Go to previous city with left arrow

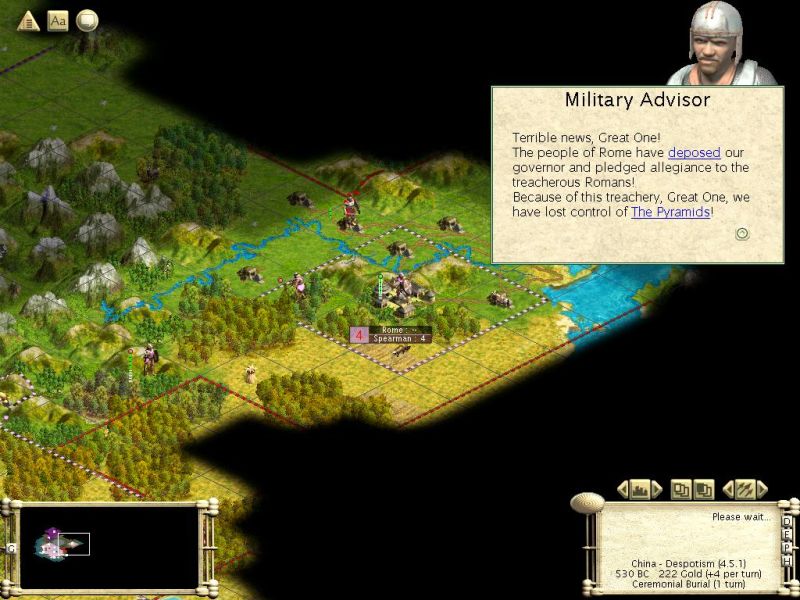(x=623, y=489)
